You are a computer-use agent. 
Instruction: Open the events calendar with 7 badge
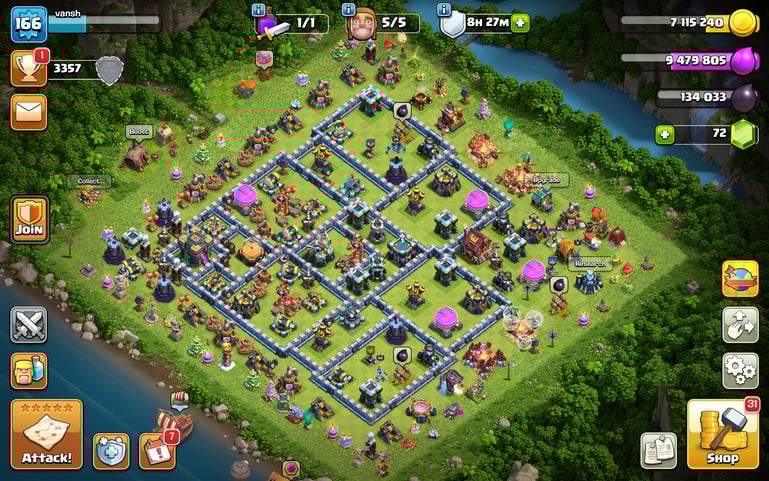point(157,449)
